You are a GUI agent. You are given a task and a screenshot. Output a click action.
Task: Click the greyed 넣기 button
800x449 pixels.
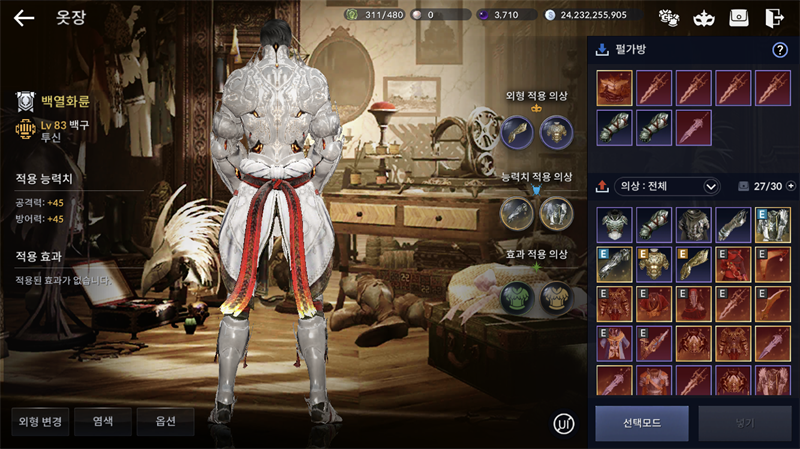pyautogui.click(x=745, y=424)
